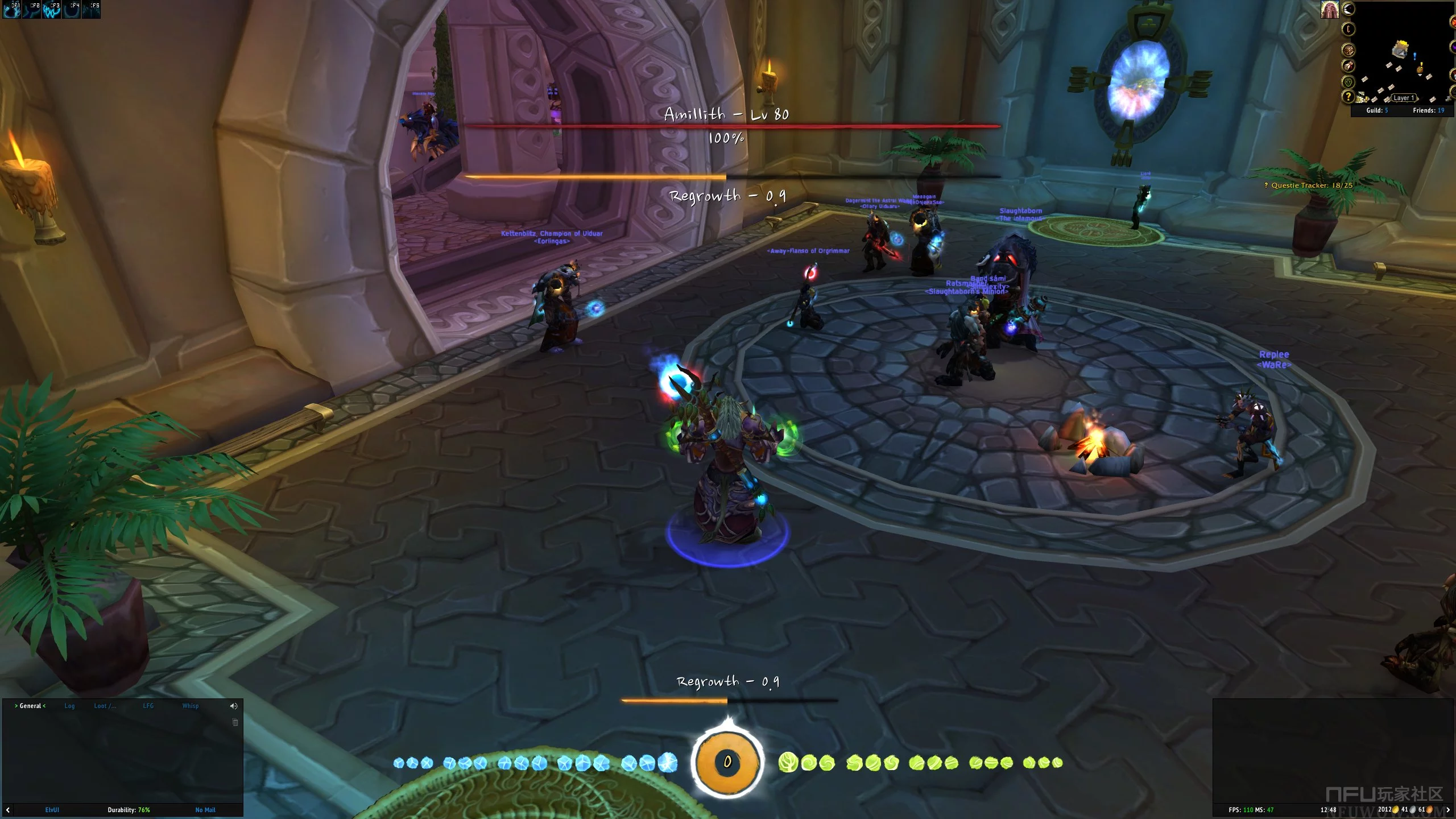
Task: Select the Loot chat tab
Action: click(105, 706)
